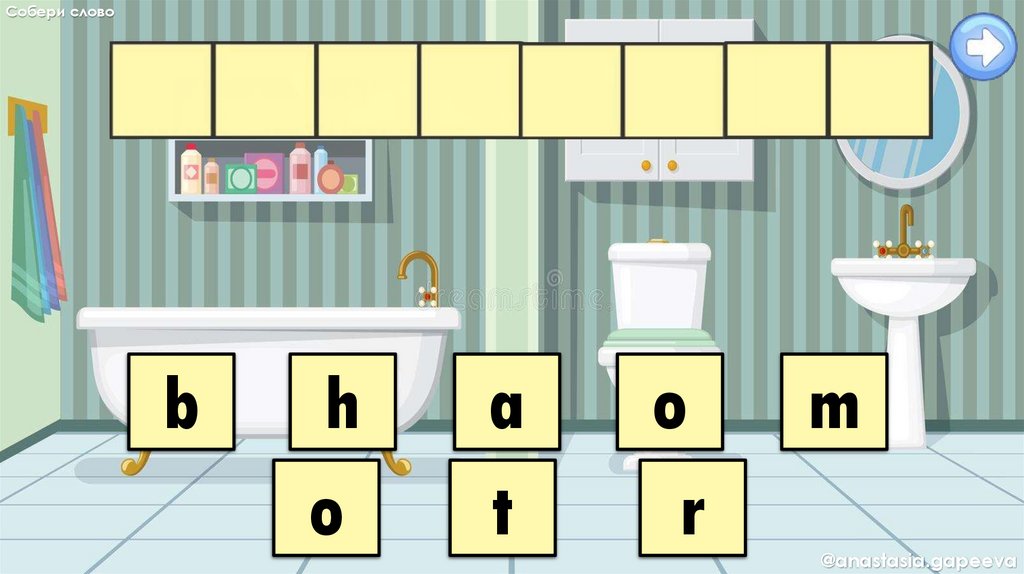The width and height of the screenshot is (1024, 574).
Task: Pick the o tile beside the m tile
Action: click(669, 401)
